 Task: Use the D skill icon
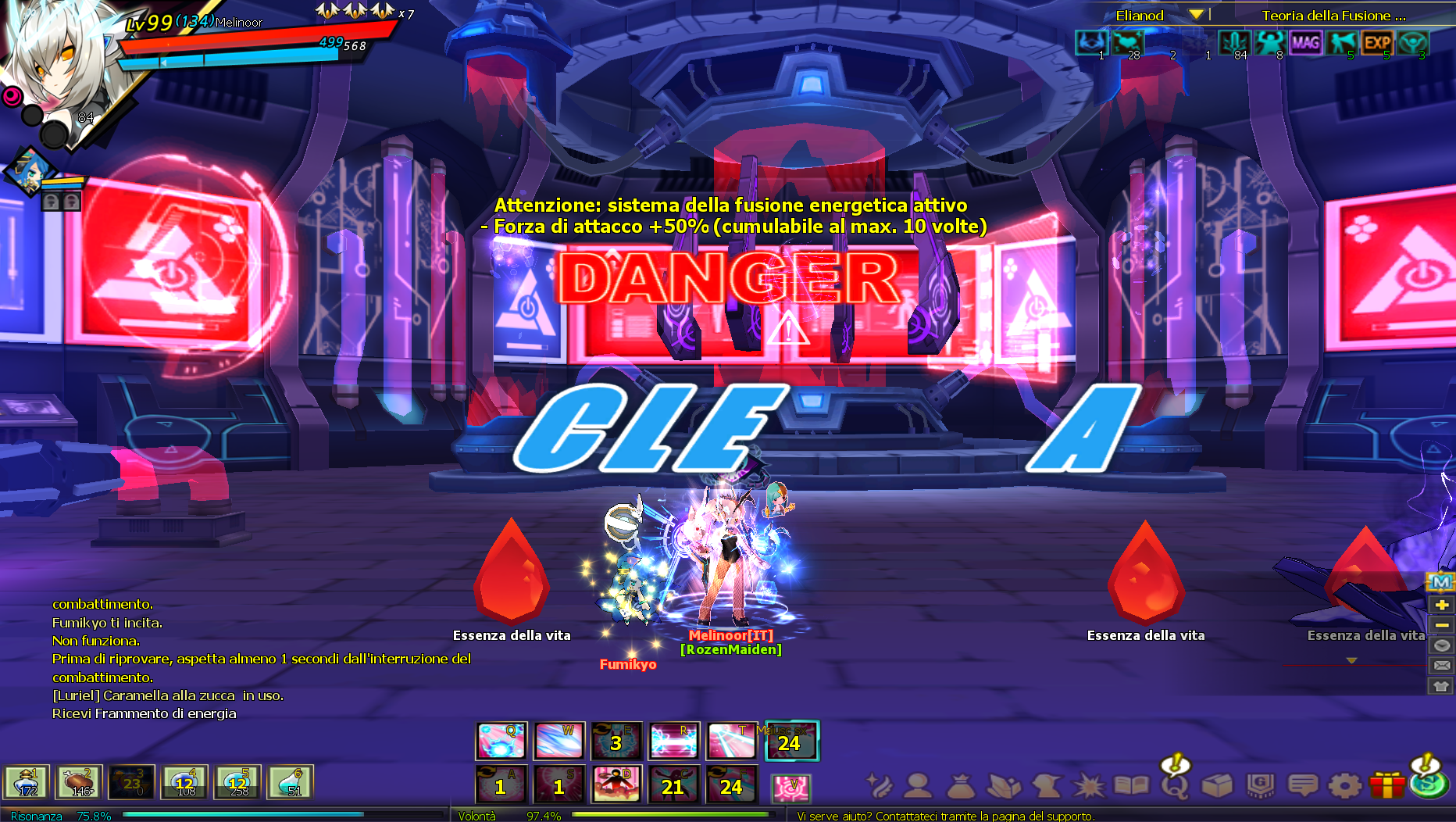tap(616, 784)
